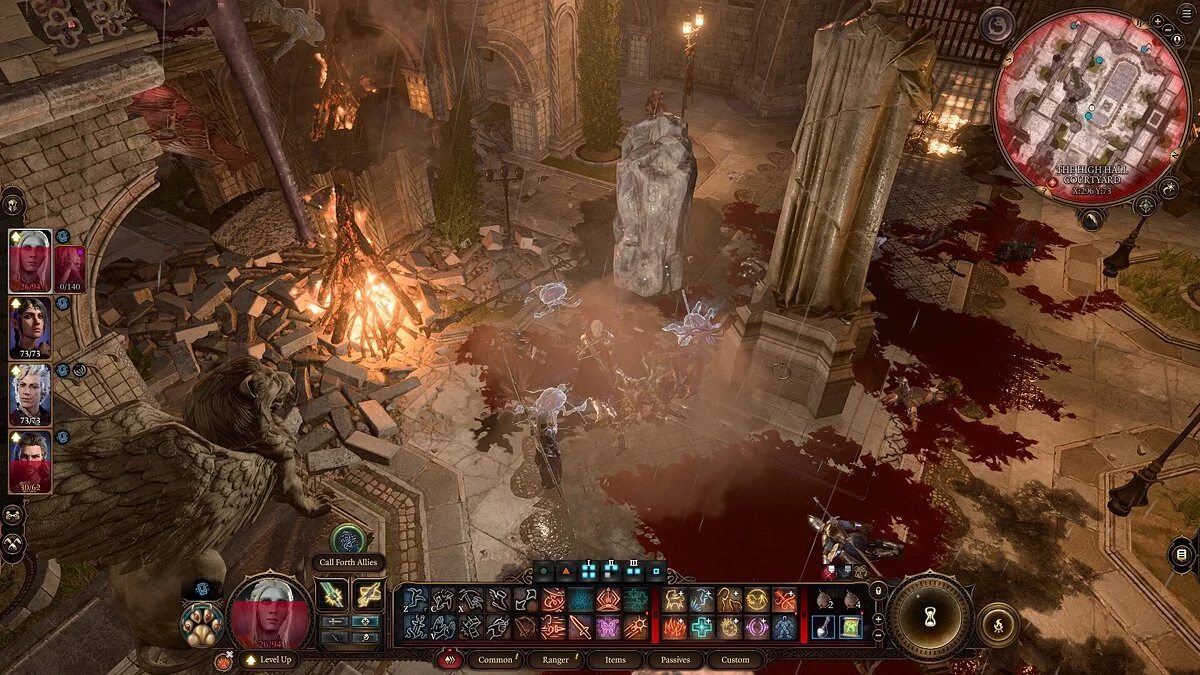End the turn with the hourglass button
The height and width of the screenshot is (675, 1200).
tap(931, 615)
